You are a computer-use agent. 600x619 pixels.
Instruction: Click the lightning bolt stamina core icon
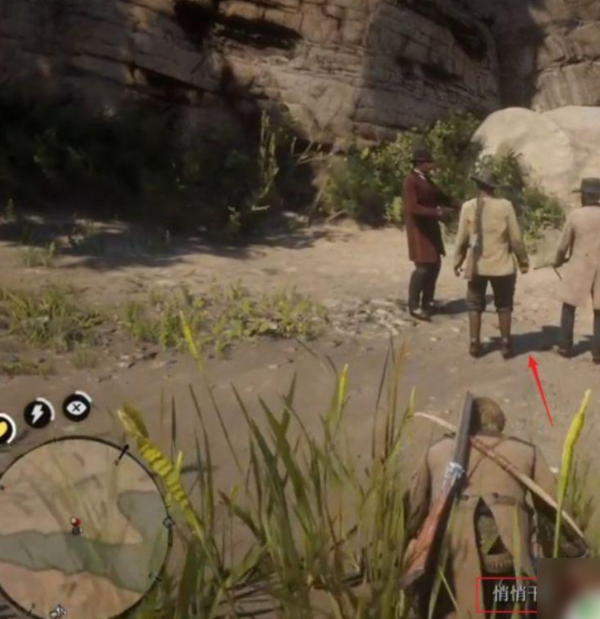tap(38, 413)
